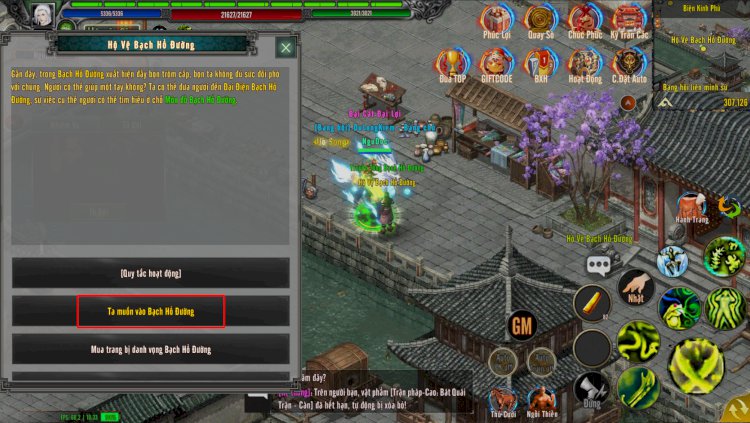Open the C.Đặt Auto settings
Viewport: 750px width, 423px height.
click(x=629, y=64)
